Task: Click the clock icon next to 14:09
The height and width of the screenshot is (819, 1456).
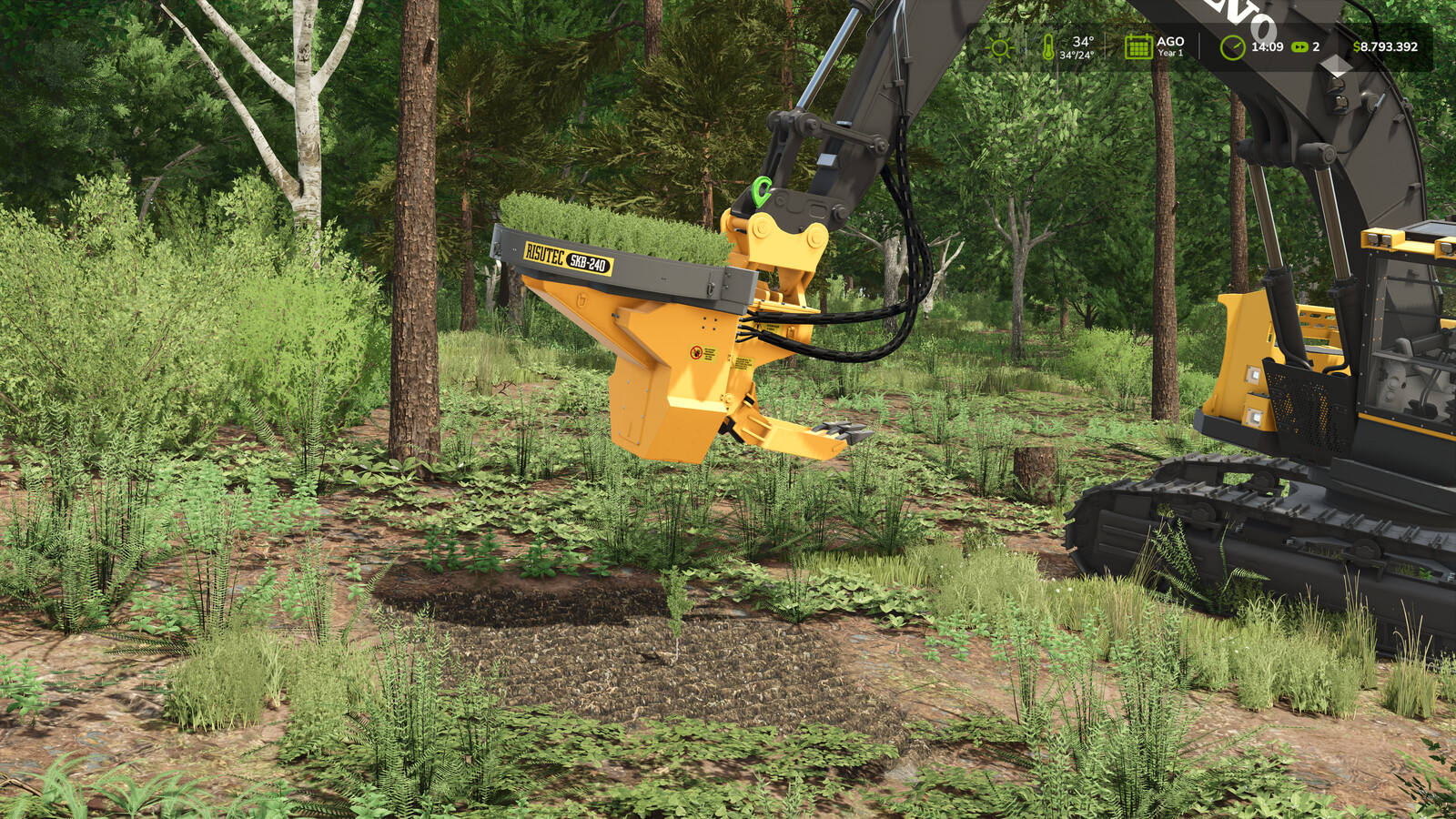Action: [1234, 45]
